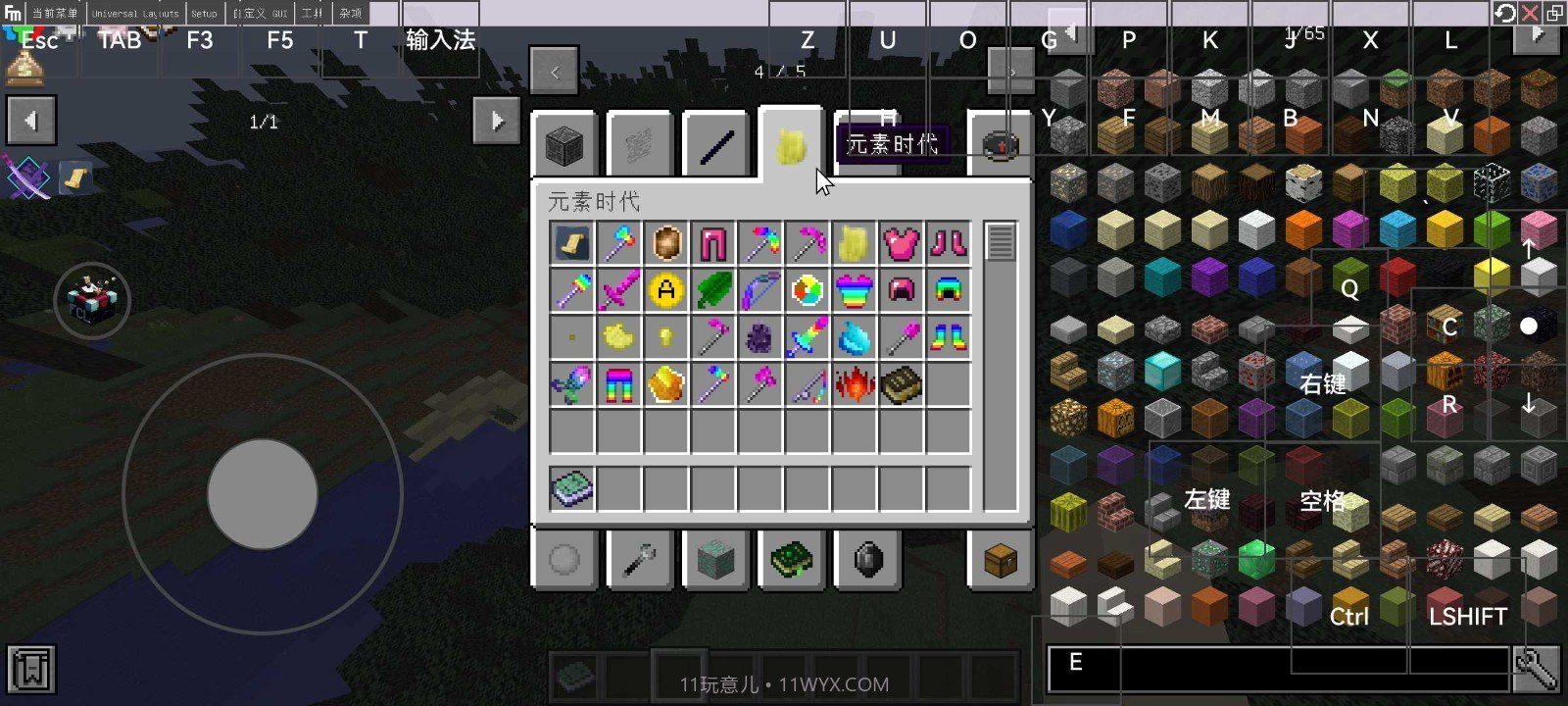
Task: Select the flame item in the bottom row
Action: (x=854, y=382)
